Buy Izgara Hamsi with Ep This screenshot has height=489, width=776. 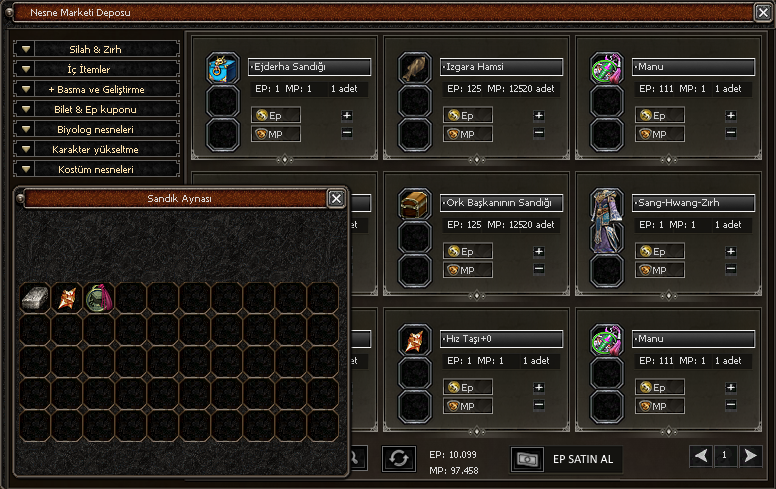click(x=467, y=115)
